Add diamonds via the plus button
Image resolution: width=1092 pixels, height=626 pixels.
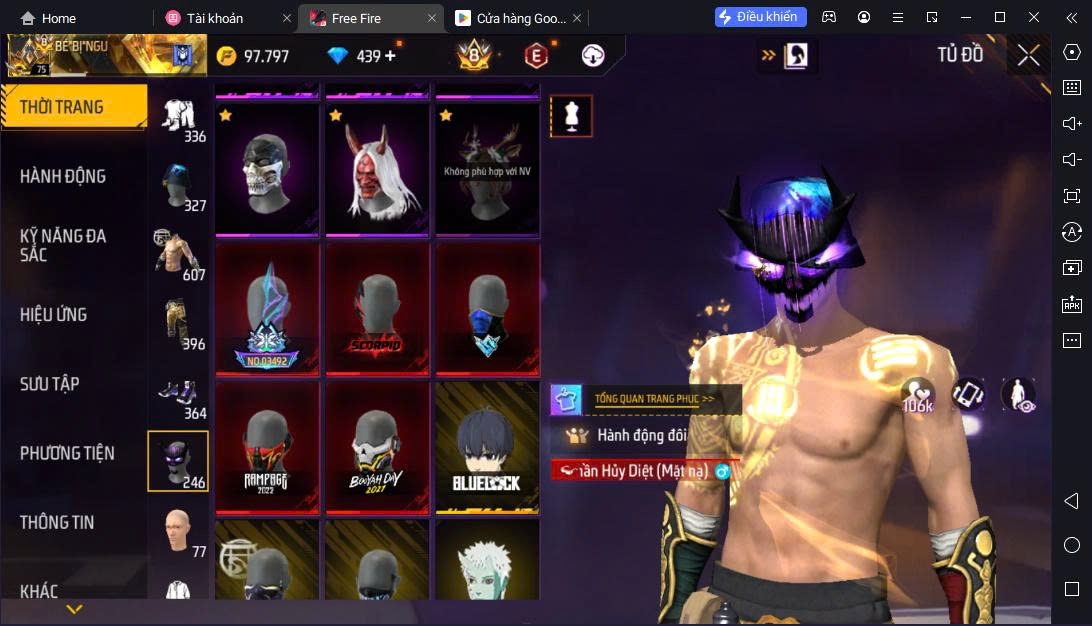[x=390, y=56]
